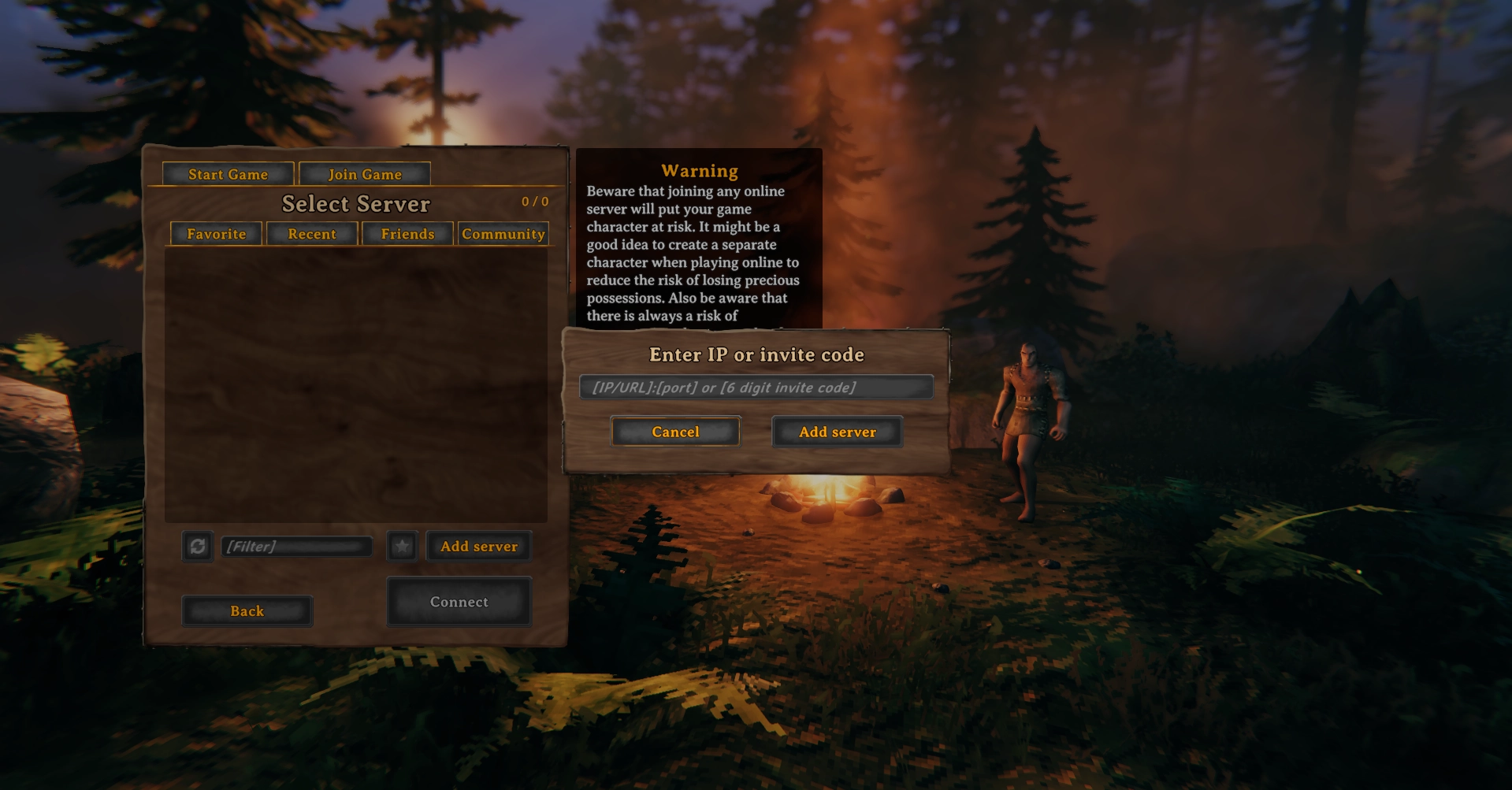
Task: View the Friends servers tab
Action: [x=407, y=234]
